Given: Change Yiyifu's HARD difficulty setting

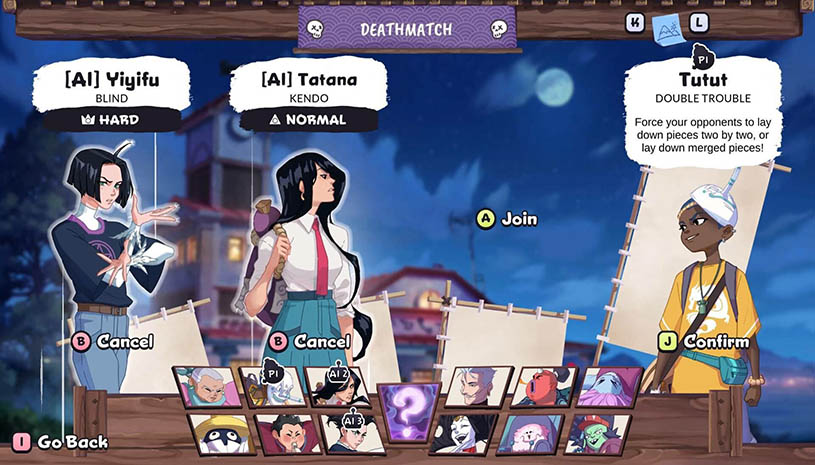Looking at the screenshot, I should point(109,120).
